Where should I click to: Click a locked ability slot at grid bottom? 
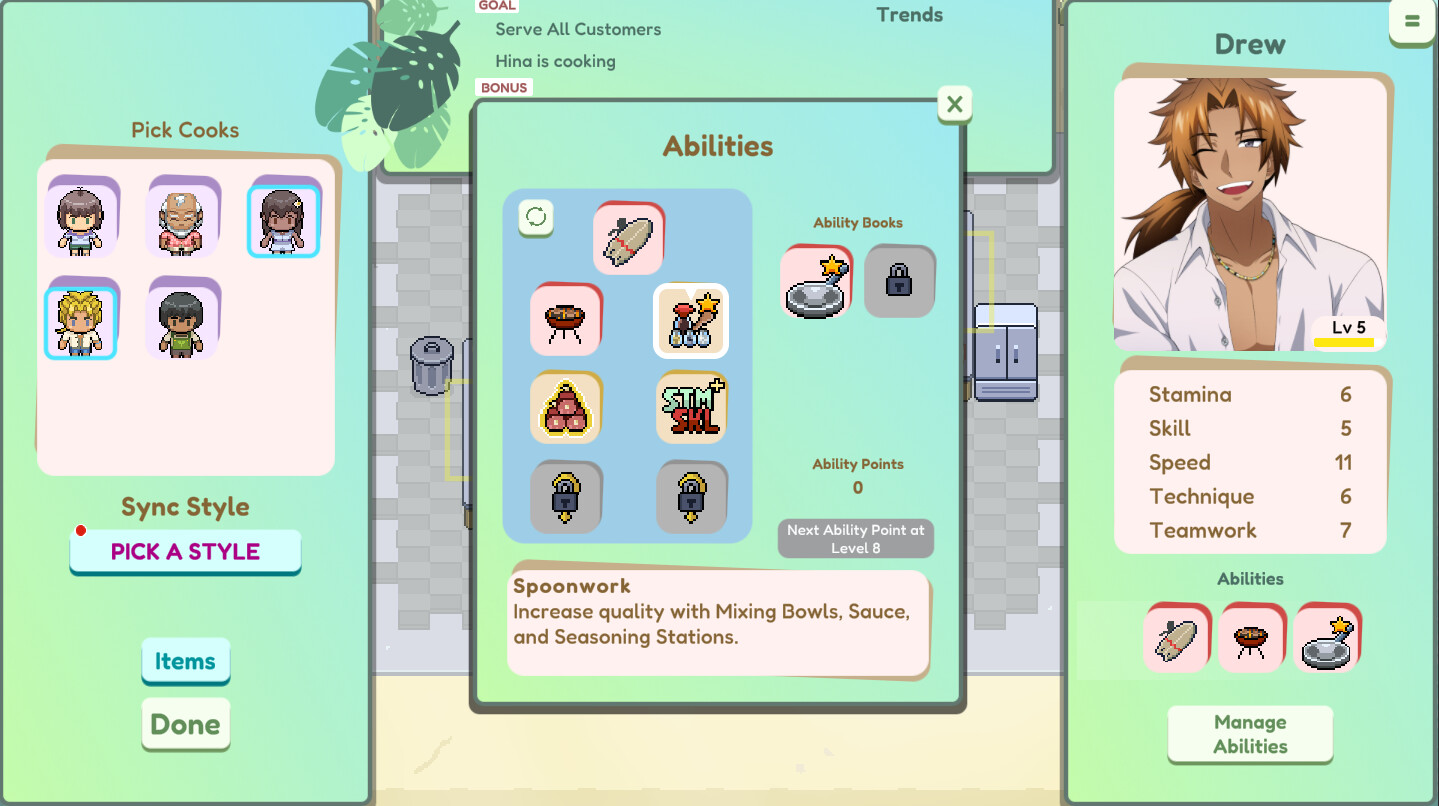pyautogui.click(x=565, y=497)
